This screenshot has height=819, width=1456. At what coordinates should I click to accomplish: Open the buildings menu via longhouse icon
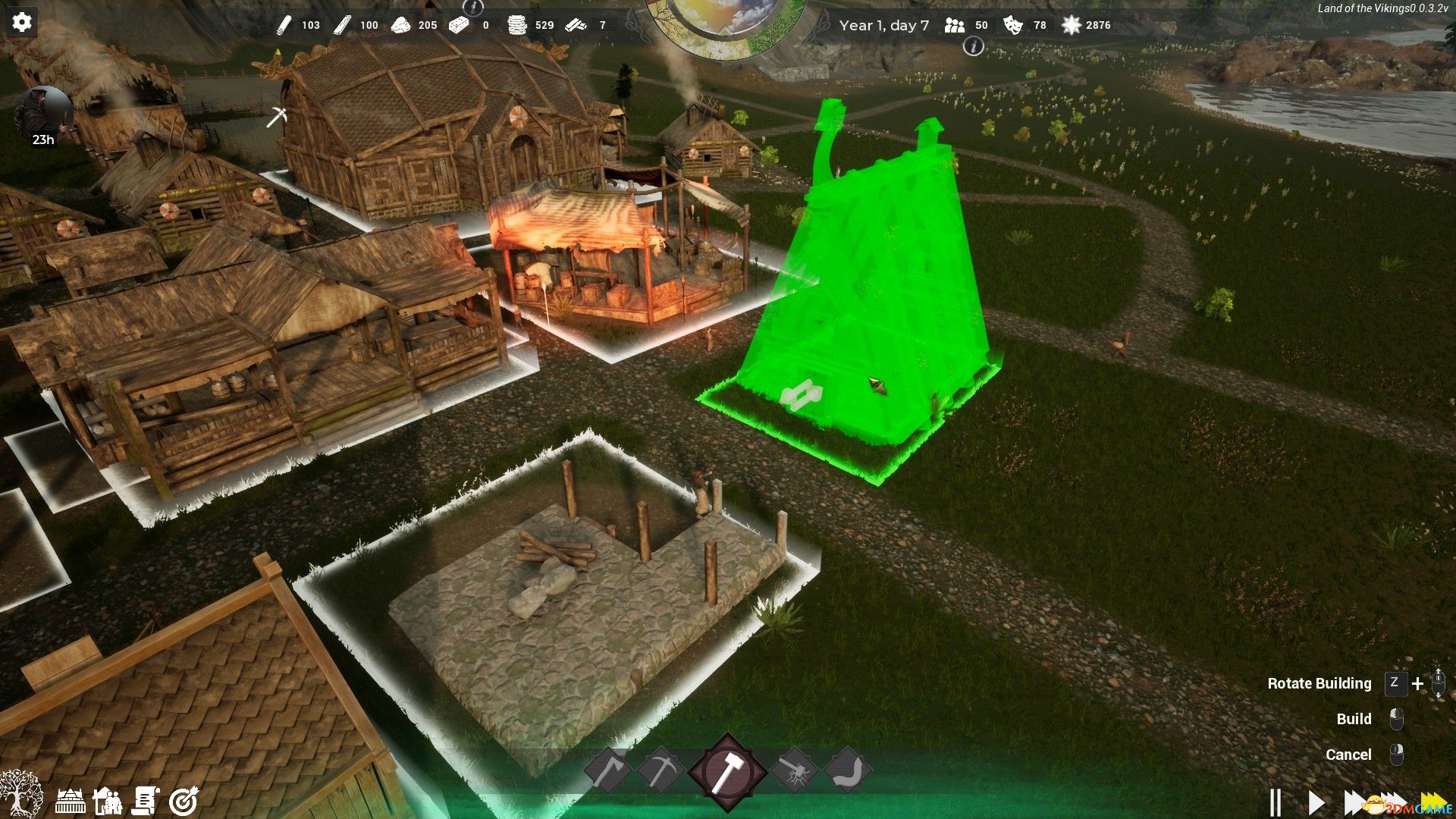[70, 800]
